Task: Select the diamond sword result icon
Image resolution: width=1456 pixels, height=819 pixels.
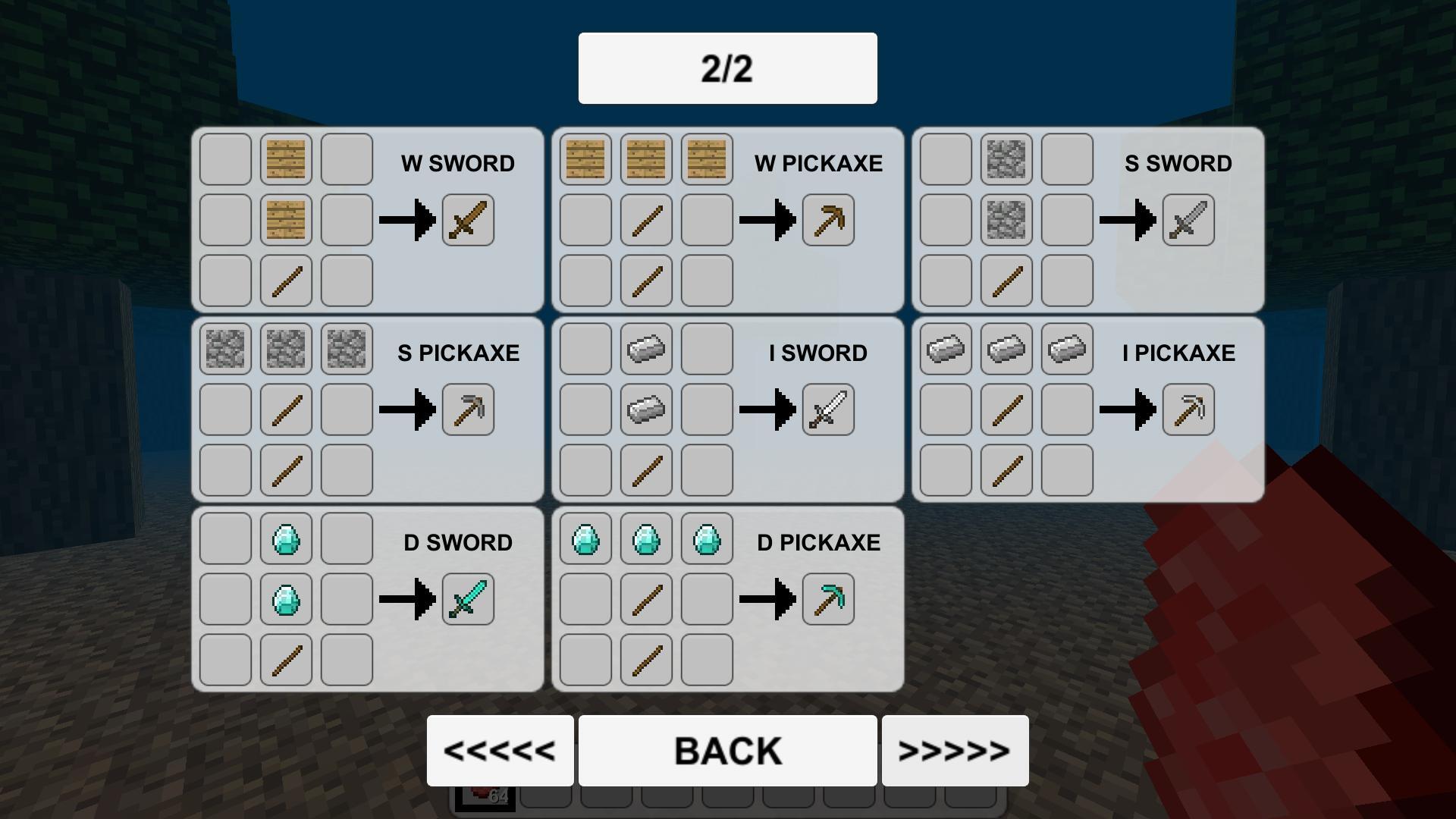Action: click(x=467, y=598)
